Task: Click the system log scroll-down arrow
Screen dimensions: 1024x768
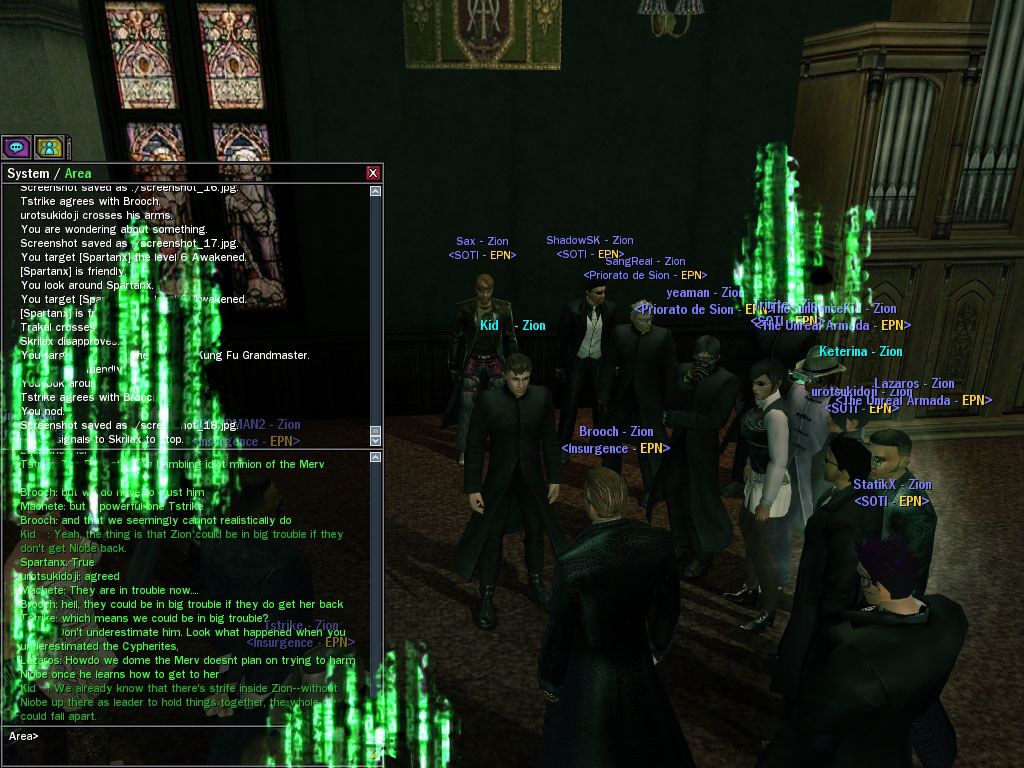Action: [x=375, y=439]
